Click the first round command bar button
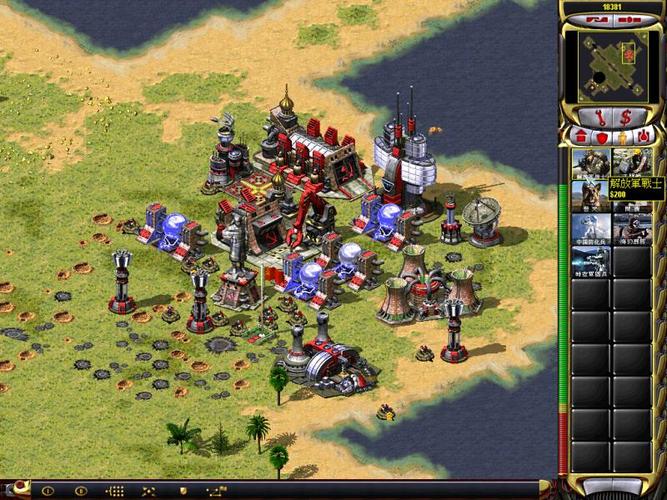The width and height of the screenshot is (667, 500). [47, 491]
